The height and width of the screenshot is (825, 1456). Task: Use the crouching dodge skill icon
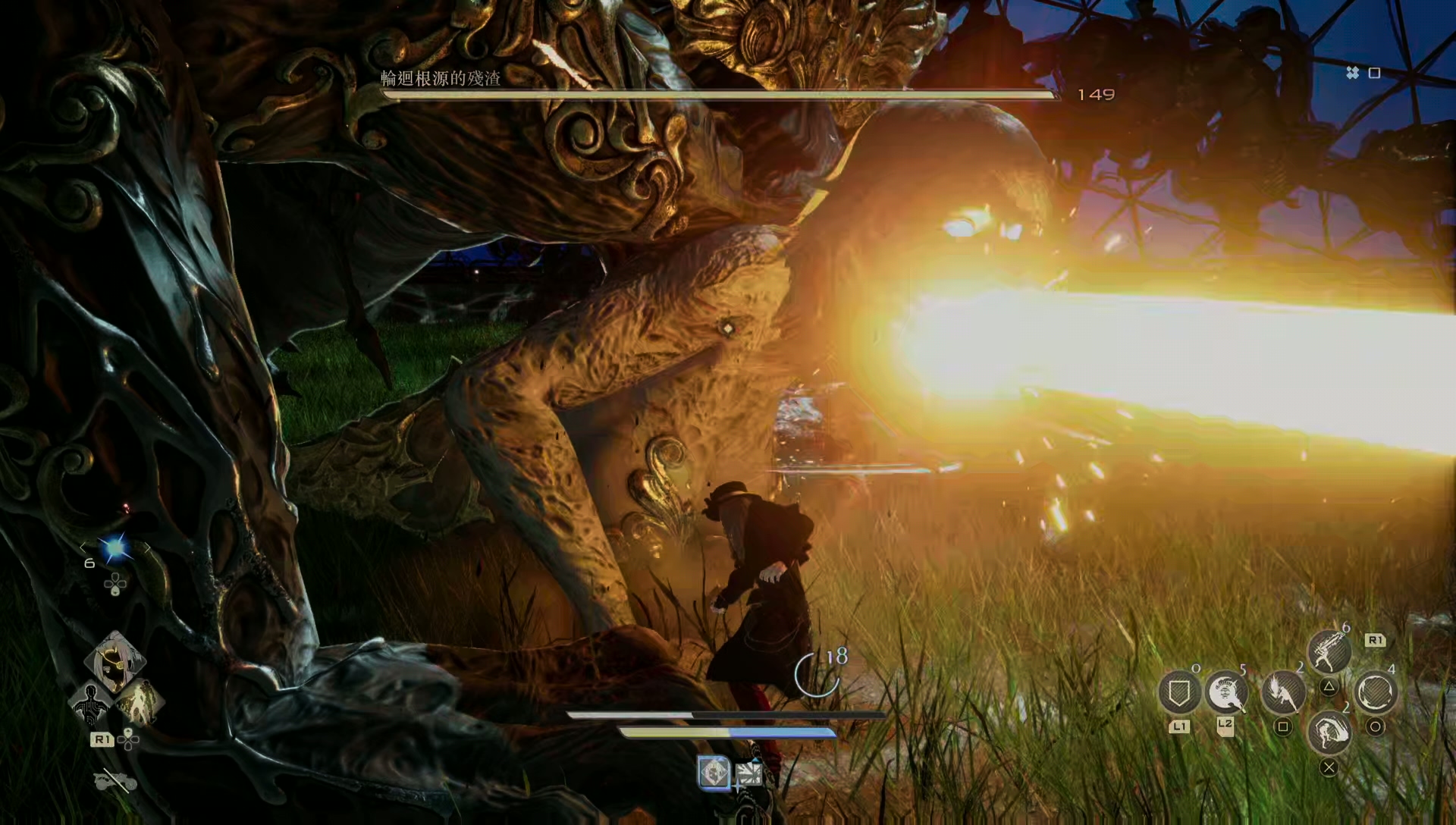coord(1329,732)
